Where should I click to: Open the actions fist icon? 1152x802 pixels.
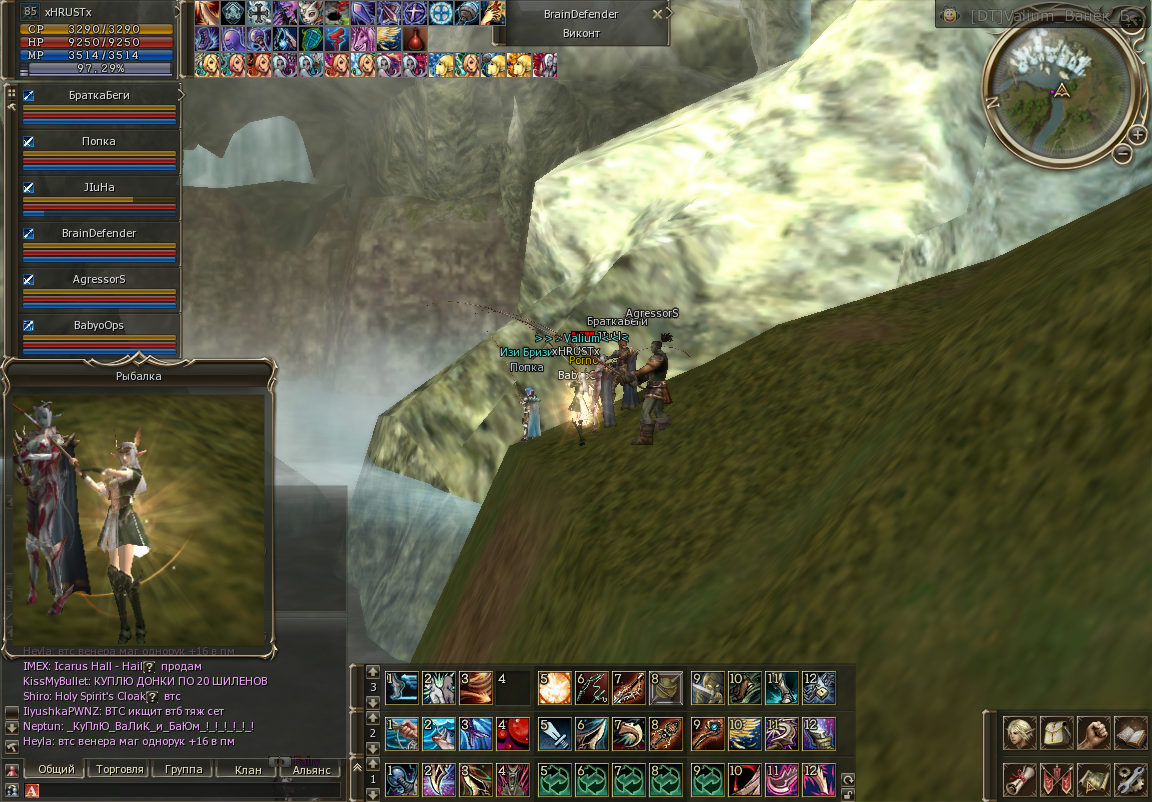tap(1094, 732)
